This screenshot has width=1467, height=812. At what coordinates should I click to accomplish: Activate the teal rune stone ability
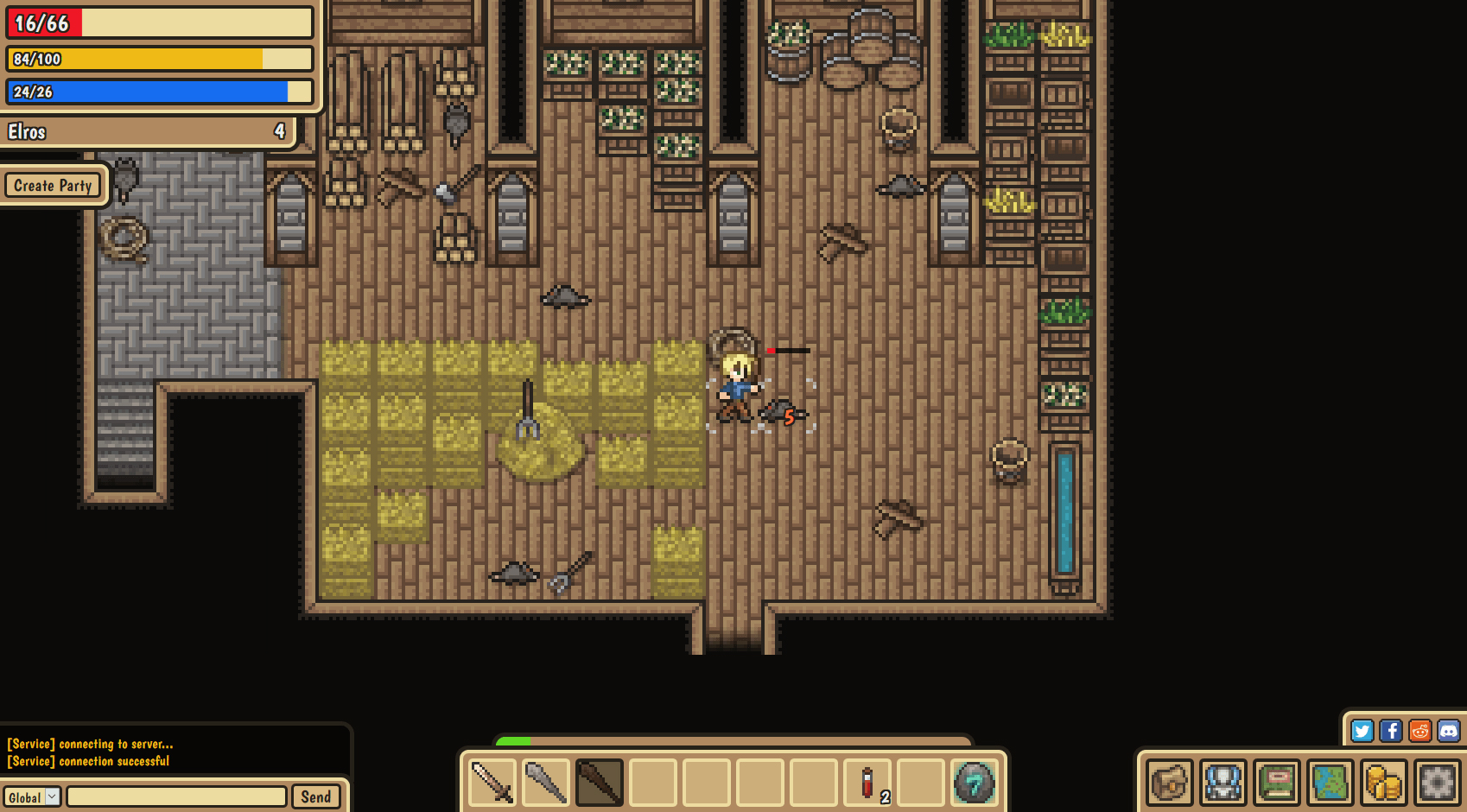(975, 783)
